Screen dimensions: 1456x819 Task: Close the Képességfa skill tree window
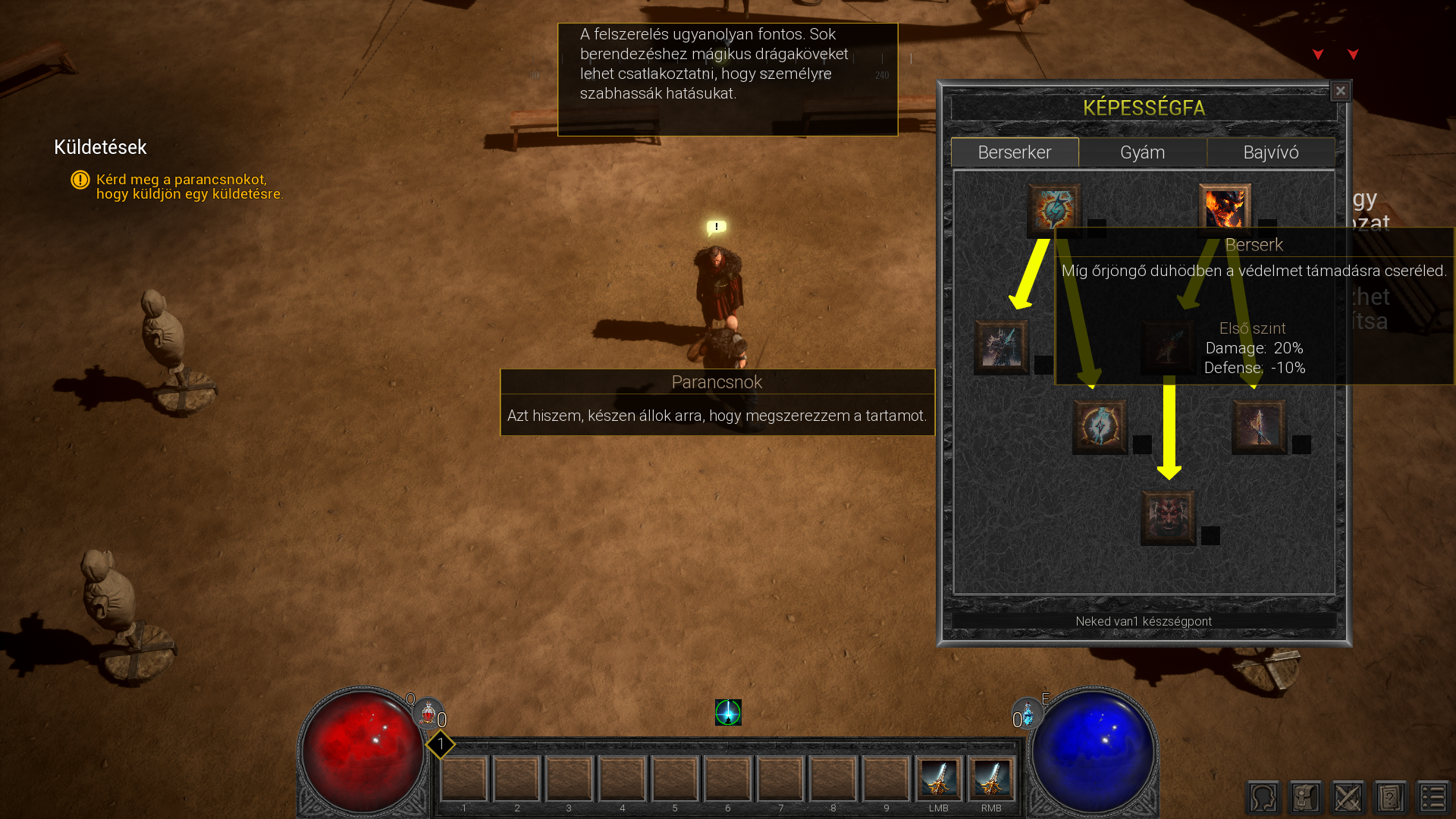(x=1340, y=91)
